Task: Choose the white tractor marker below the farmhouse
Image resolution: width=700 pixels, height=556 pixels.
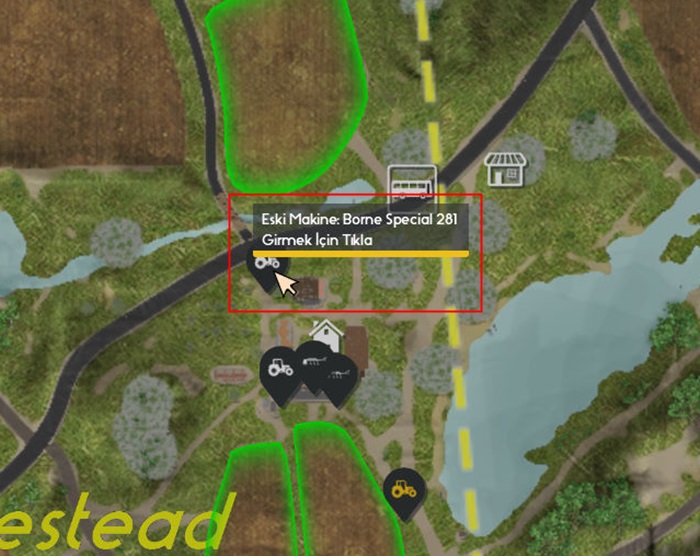Action: 279,368
